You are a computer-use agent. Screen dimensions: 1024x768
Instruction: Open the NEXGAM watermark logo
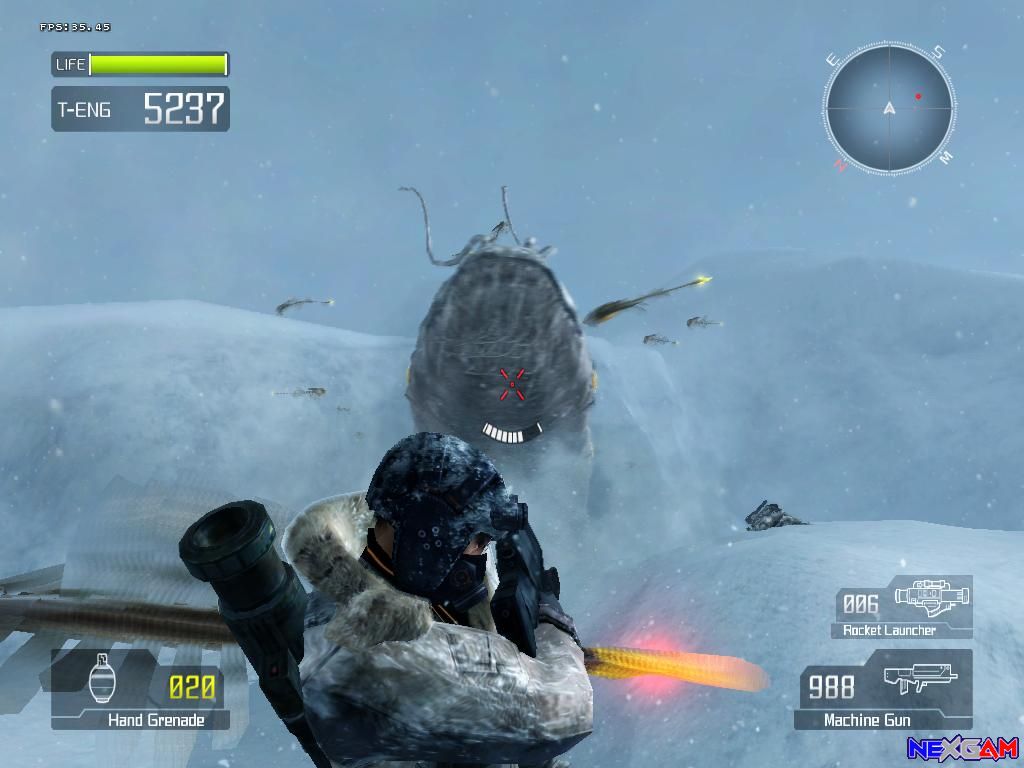pos(962,748)
